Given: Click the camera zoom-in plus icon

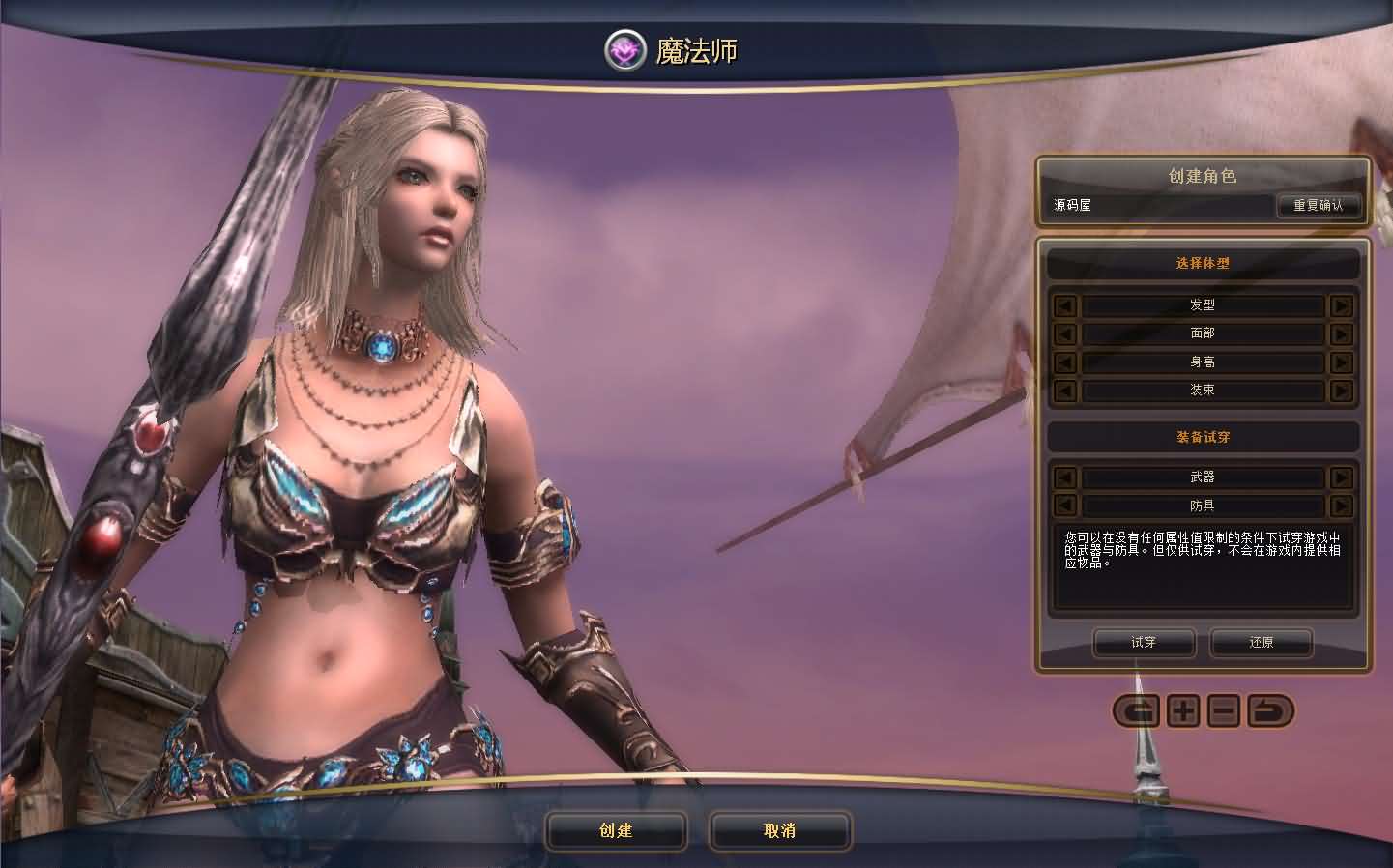Looking at the screenshot, I should (1181, 711).
